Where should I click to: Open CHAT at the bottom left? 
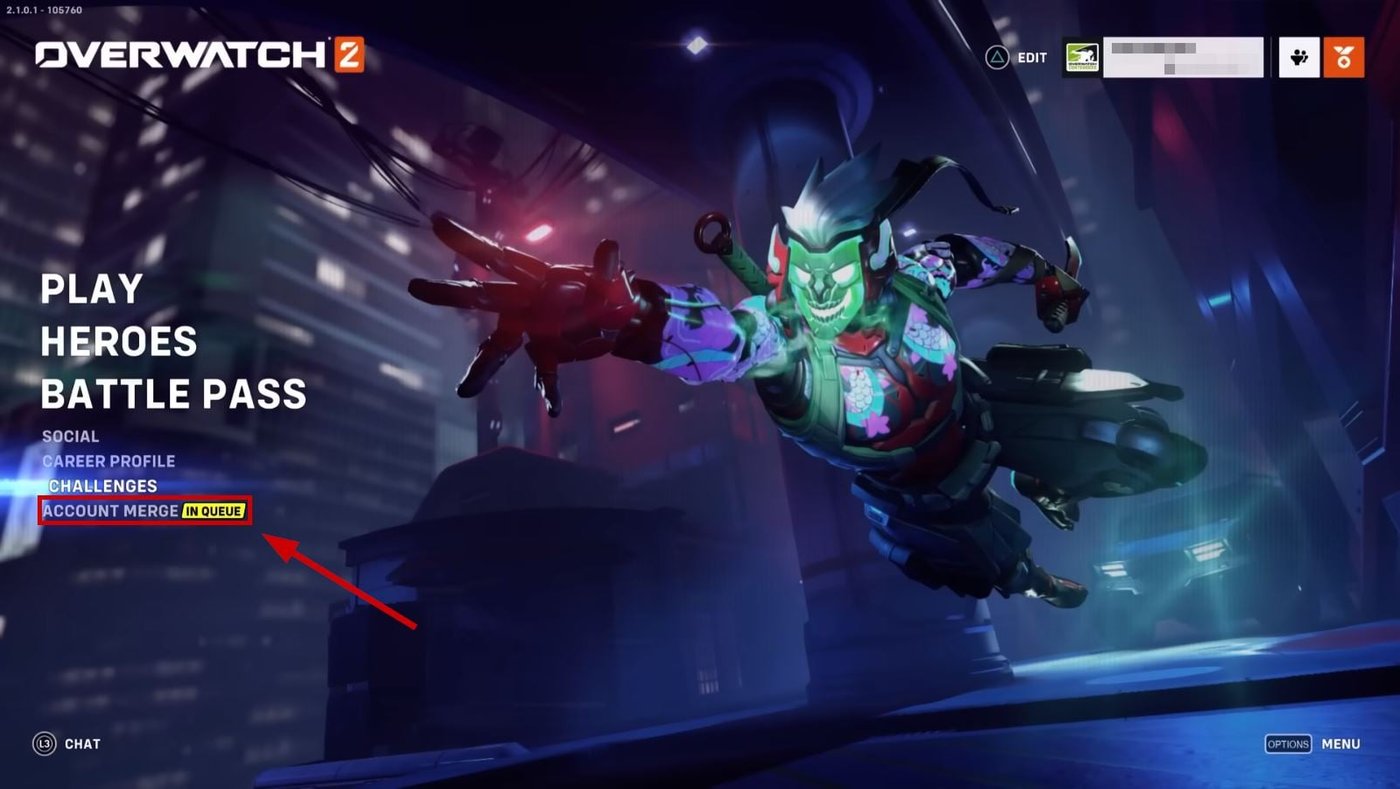82,744
